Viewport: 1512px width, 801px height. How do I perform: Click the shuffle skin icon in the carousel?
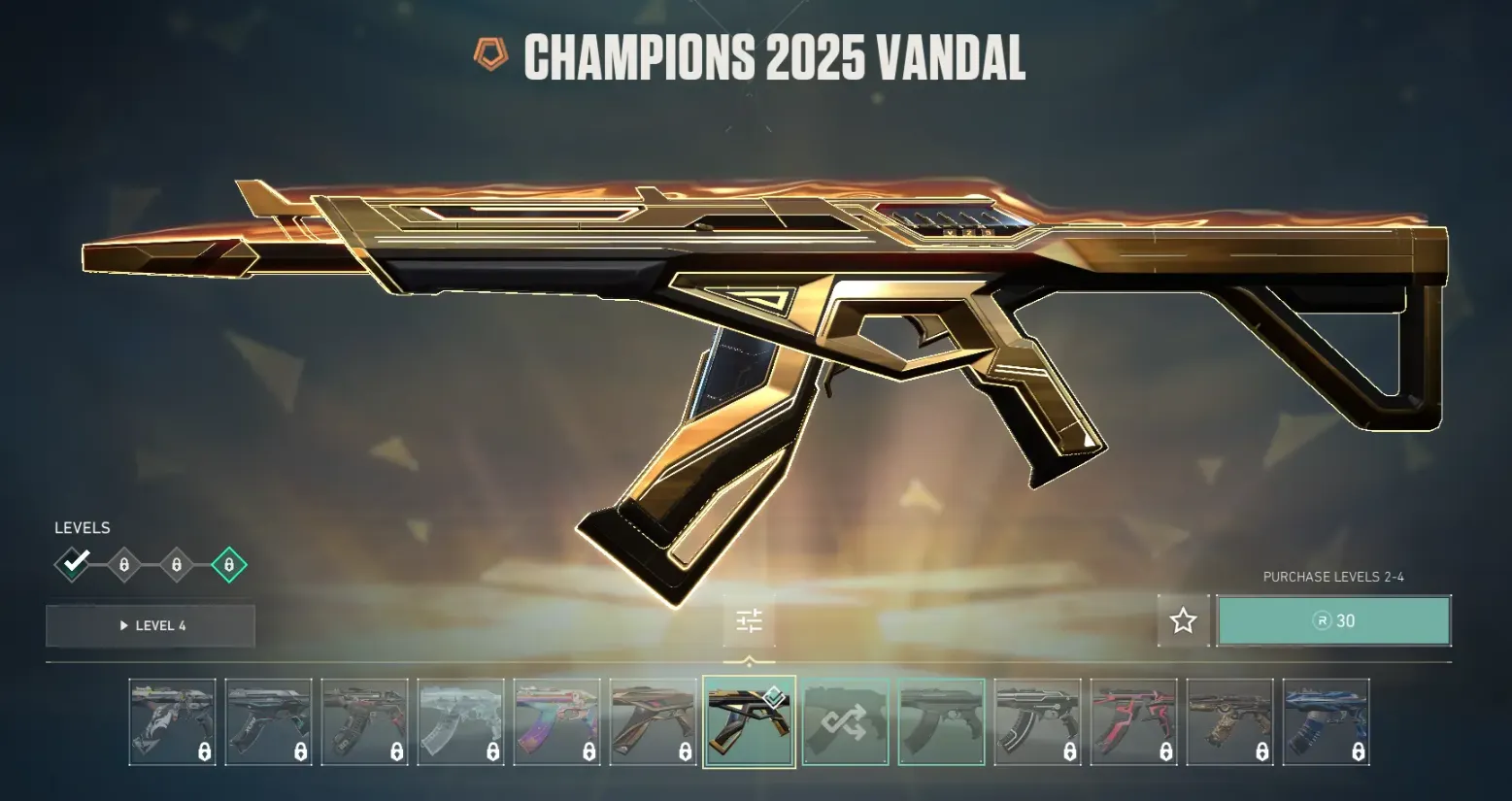pyautogui.click(x=845, y=720)
